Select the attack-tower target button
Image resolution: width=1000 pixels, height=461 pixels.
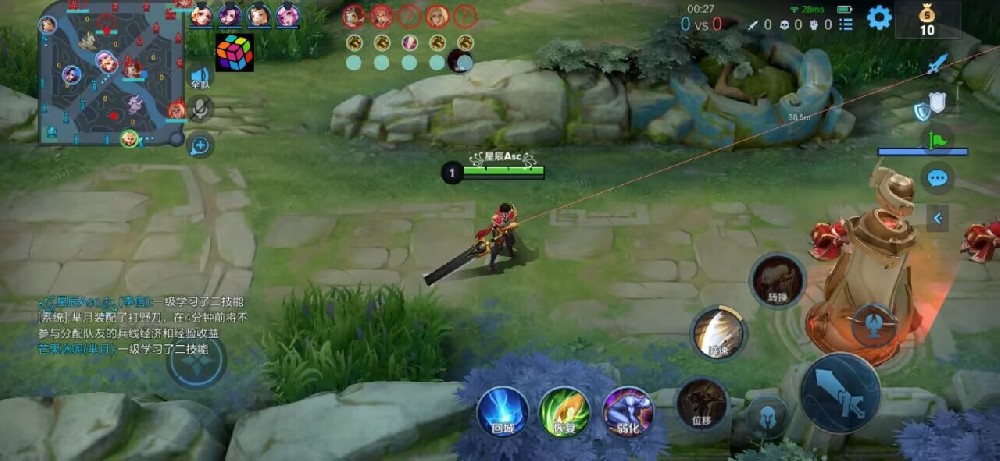click(873, 325)
